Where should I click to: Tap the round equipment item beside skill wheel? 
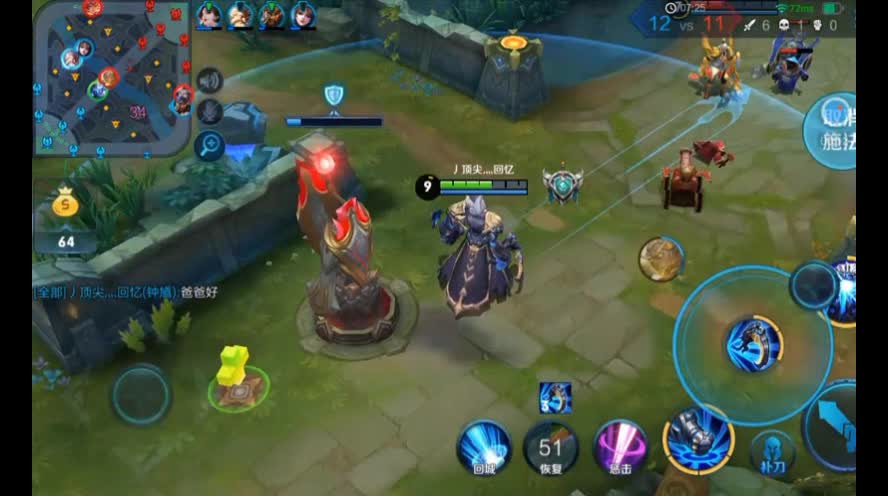click(x=660, y=259)
